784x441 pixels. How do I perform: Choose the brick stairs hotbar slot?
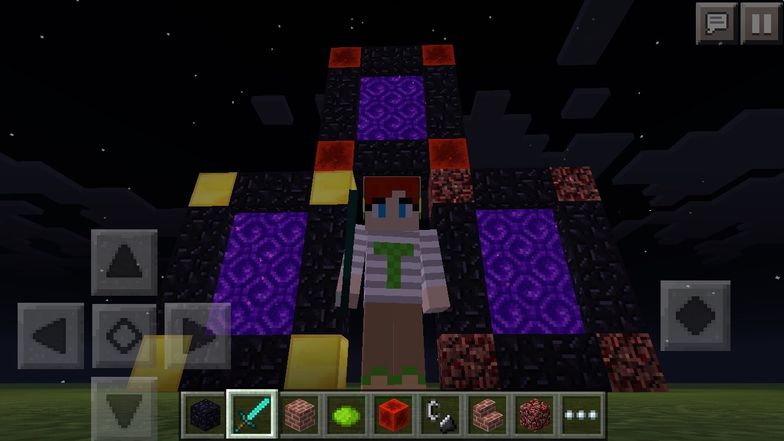coord(488,414)
